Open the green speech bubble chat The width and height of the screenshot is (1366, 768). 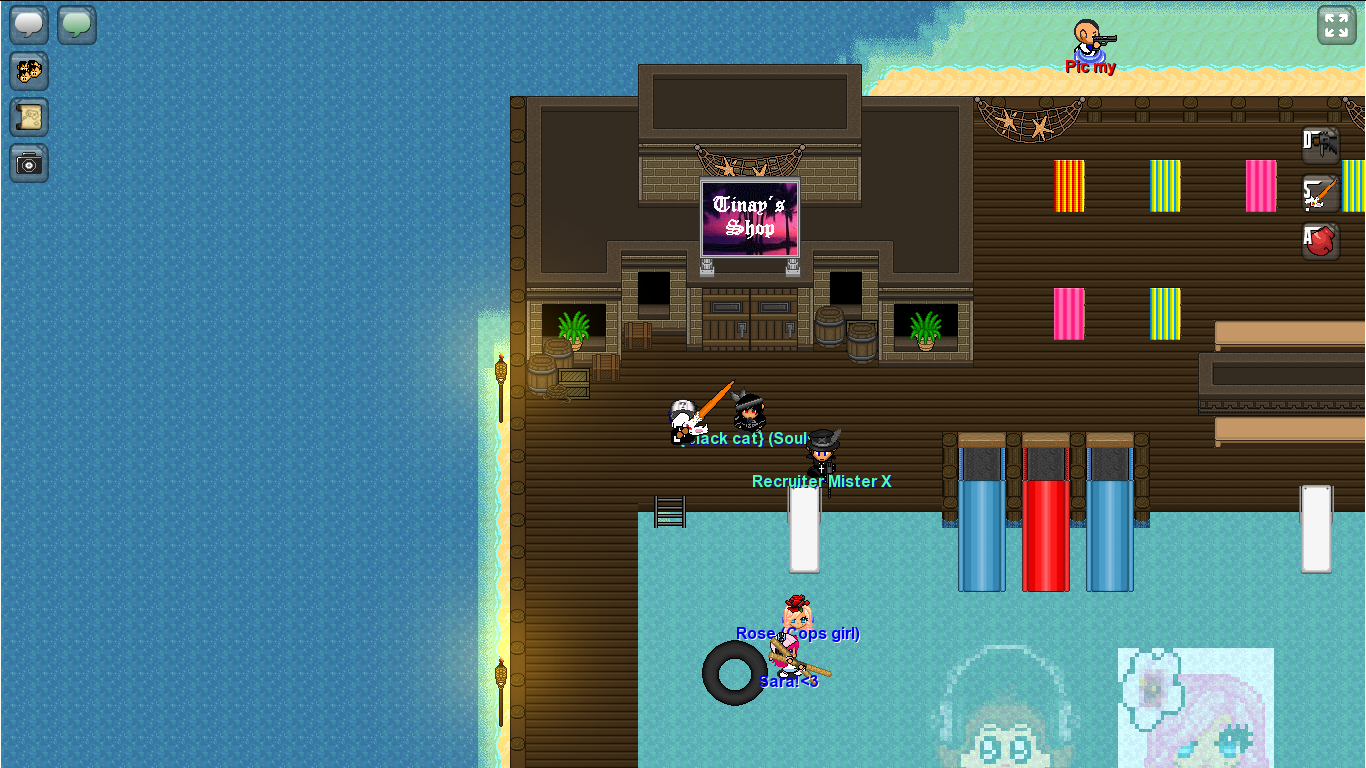77,25
